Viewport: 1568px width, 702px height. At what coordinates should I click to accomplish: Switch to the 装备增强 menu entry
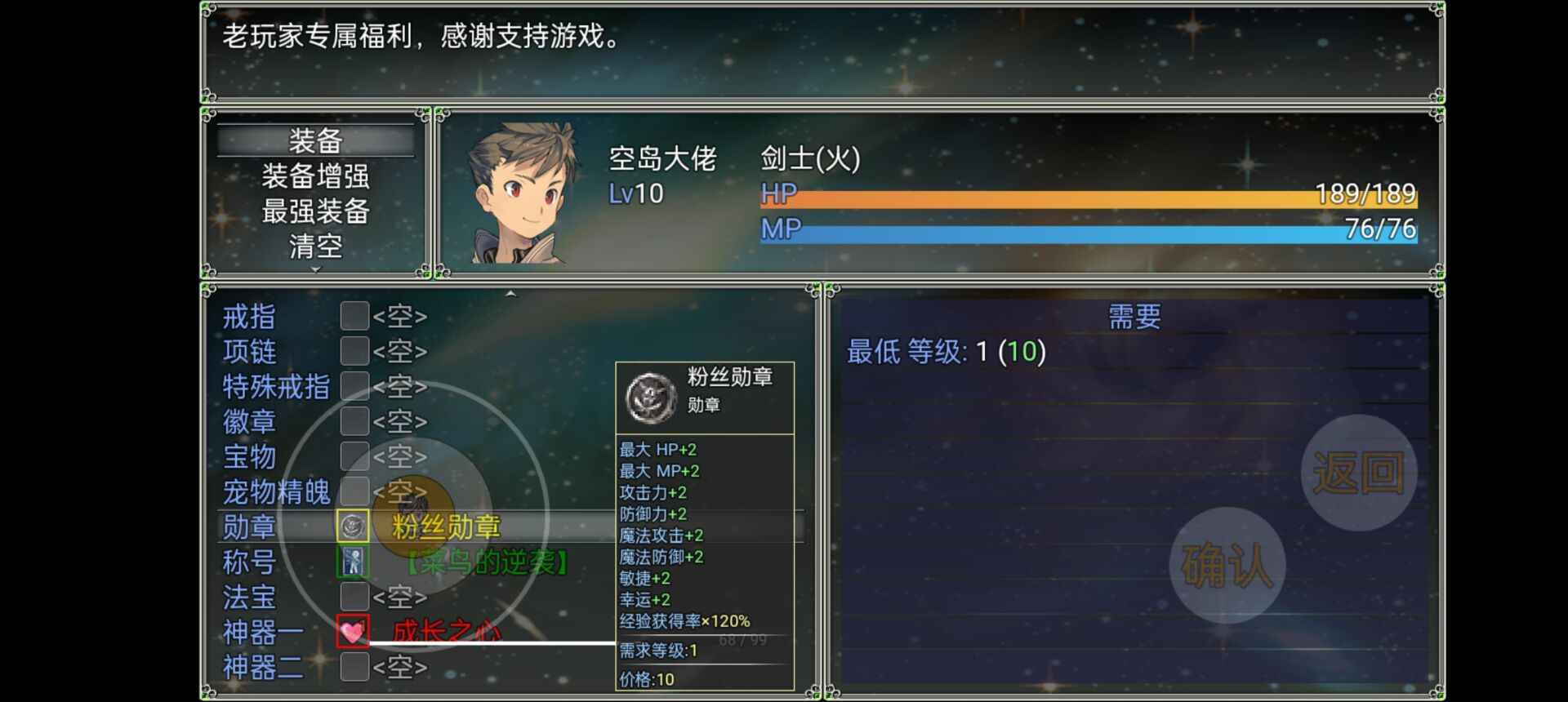tap(313, 176)
